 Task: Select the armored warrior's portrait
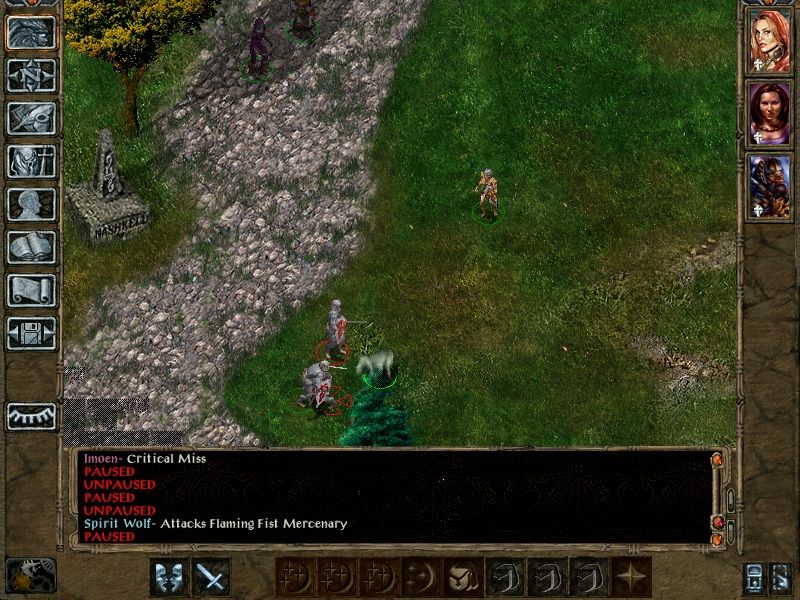pyautogui.click(x=769, y=186)
